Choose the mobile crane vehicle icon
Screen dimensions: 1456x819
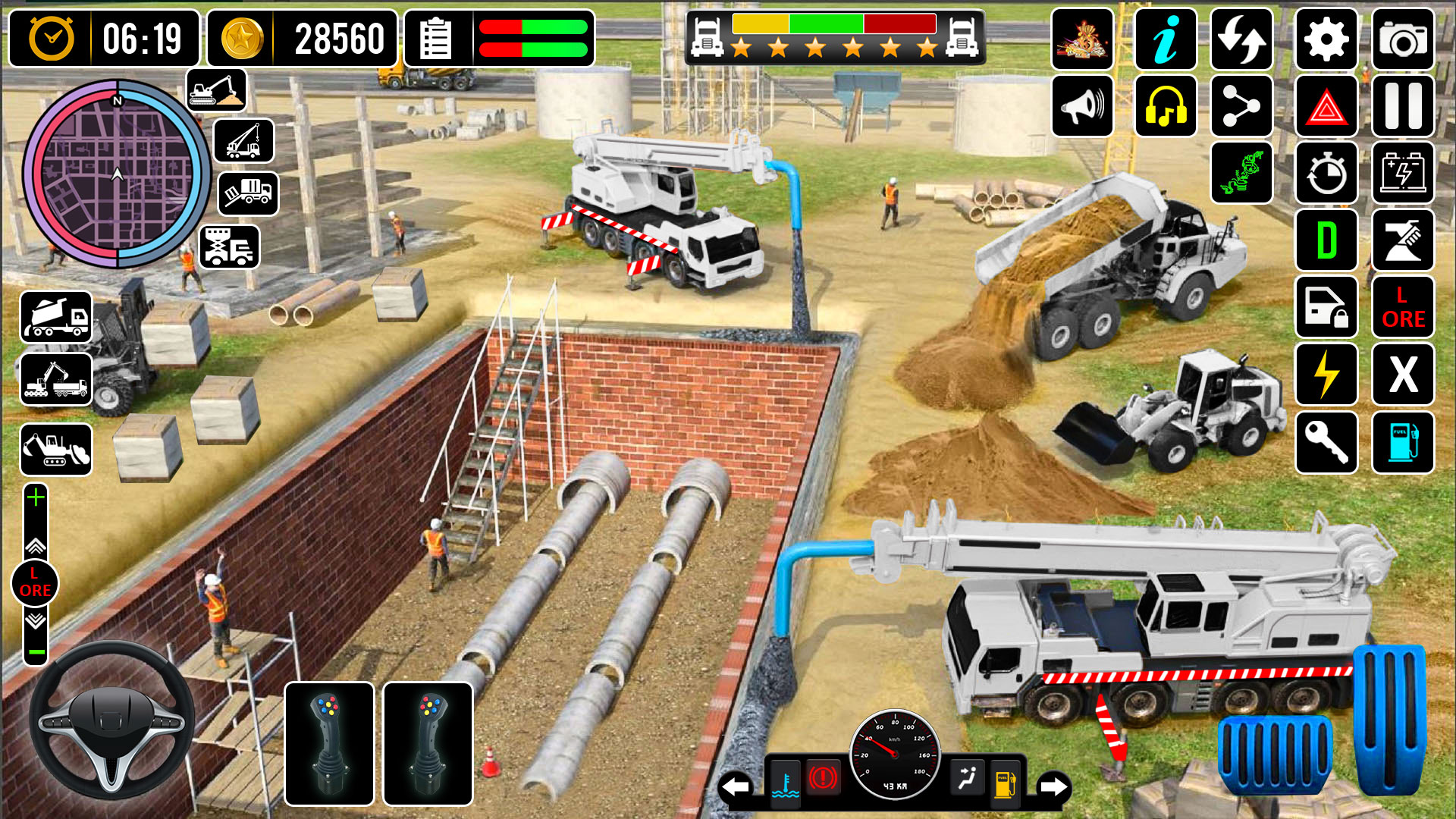(x=243, y=142)
